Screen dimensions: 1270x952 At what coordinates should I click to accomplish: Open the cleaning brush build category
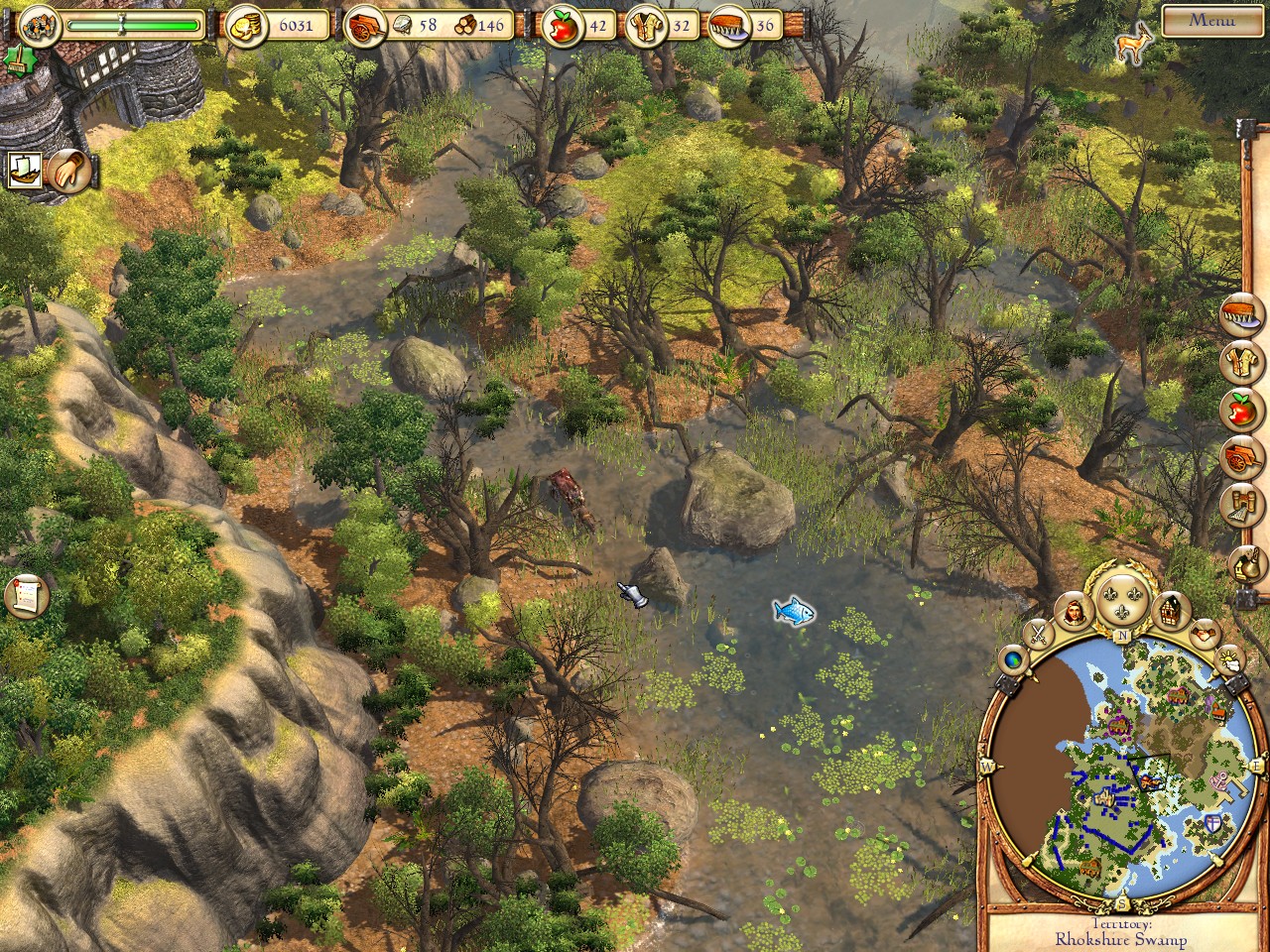coord(1244,314)
